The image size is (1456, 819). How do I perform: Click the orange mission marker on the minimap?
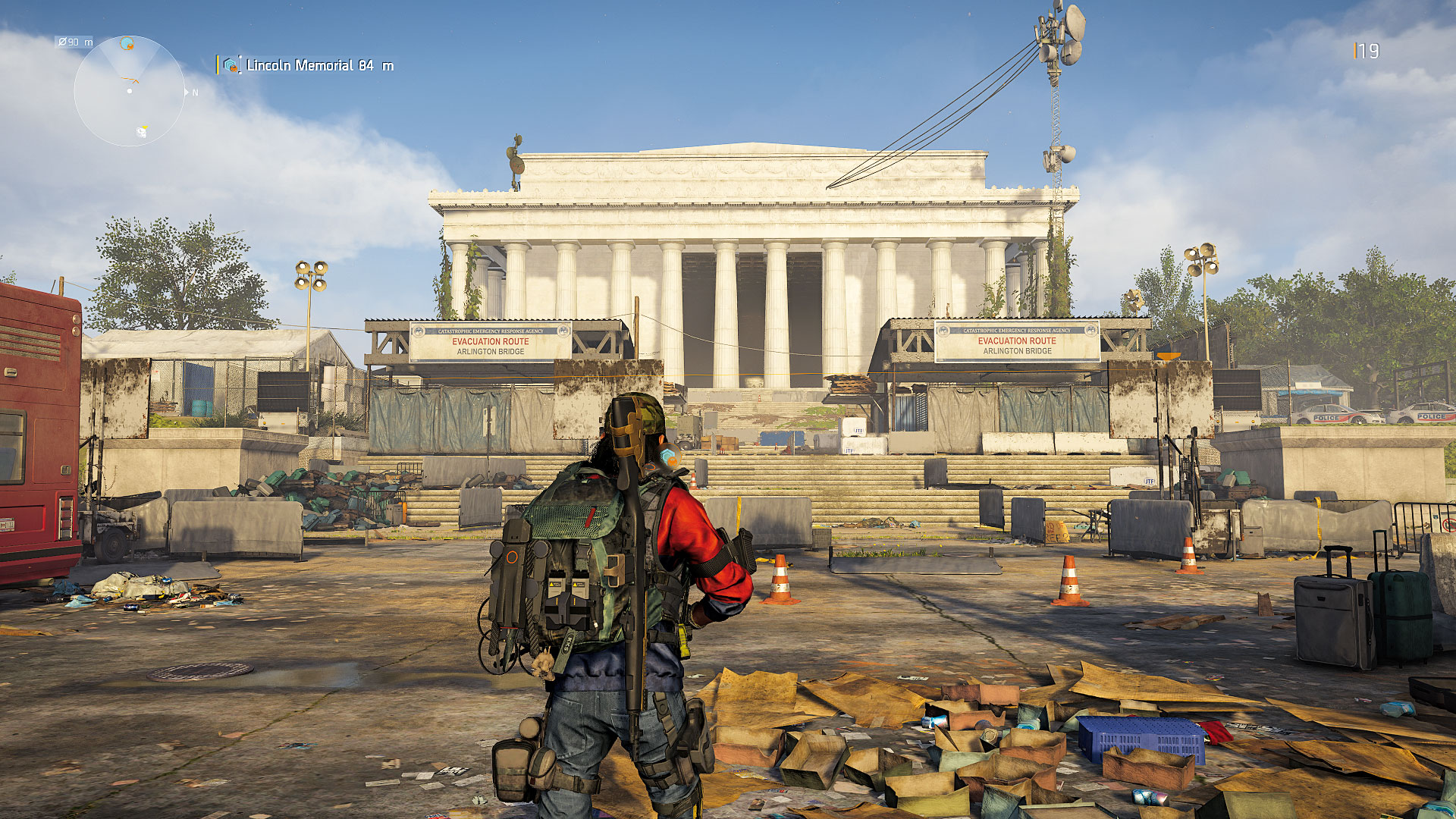tap(127, 45)
